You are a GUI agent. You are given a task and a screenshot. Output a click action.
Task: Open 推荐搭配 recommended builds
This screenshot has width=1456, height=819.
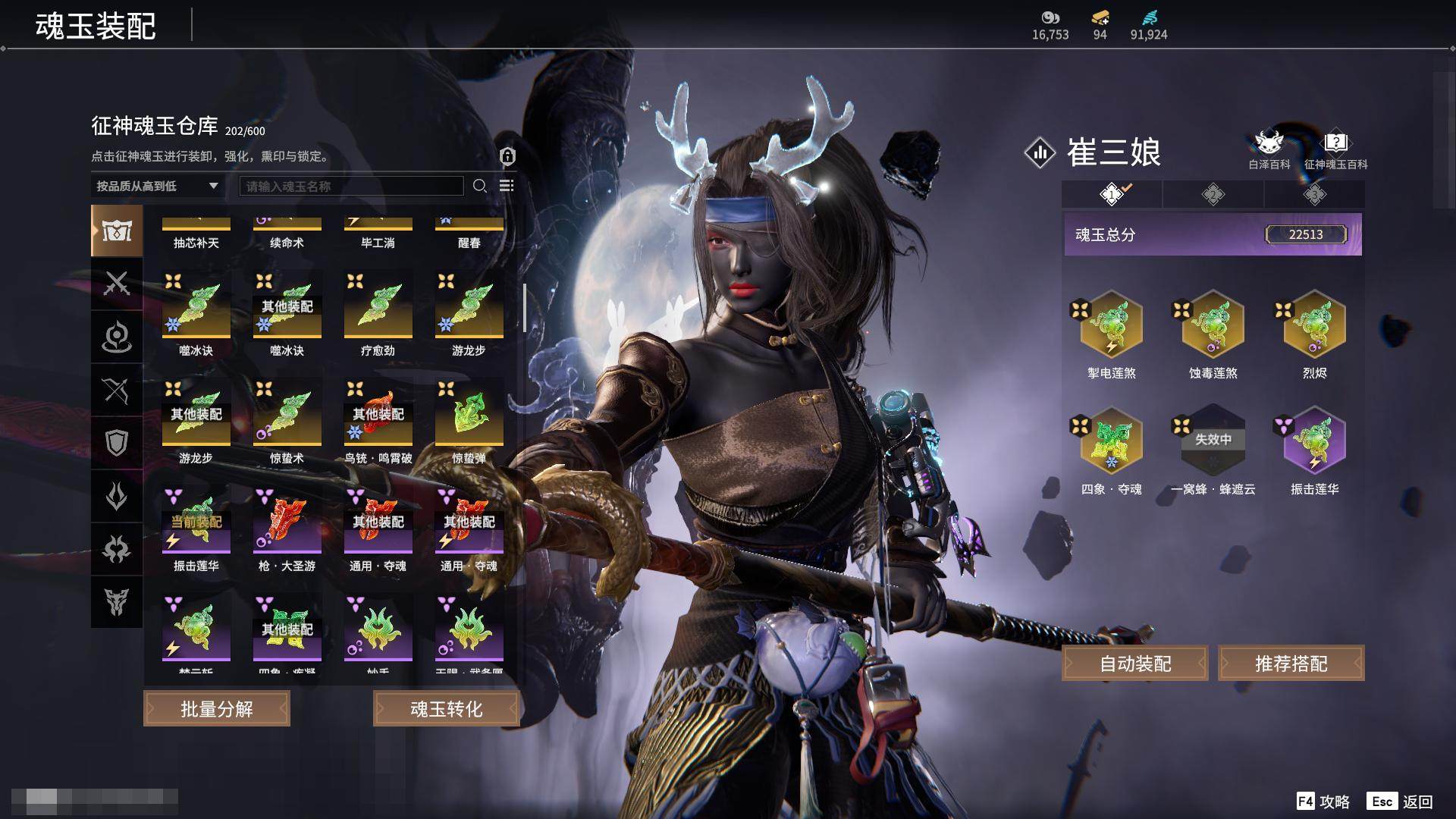click(x=1291, y=664)
